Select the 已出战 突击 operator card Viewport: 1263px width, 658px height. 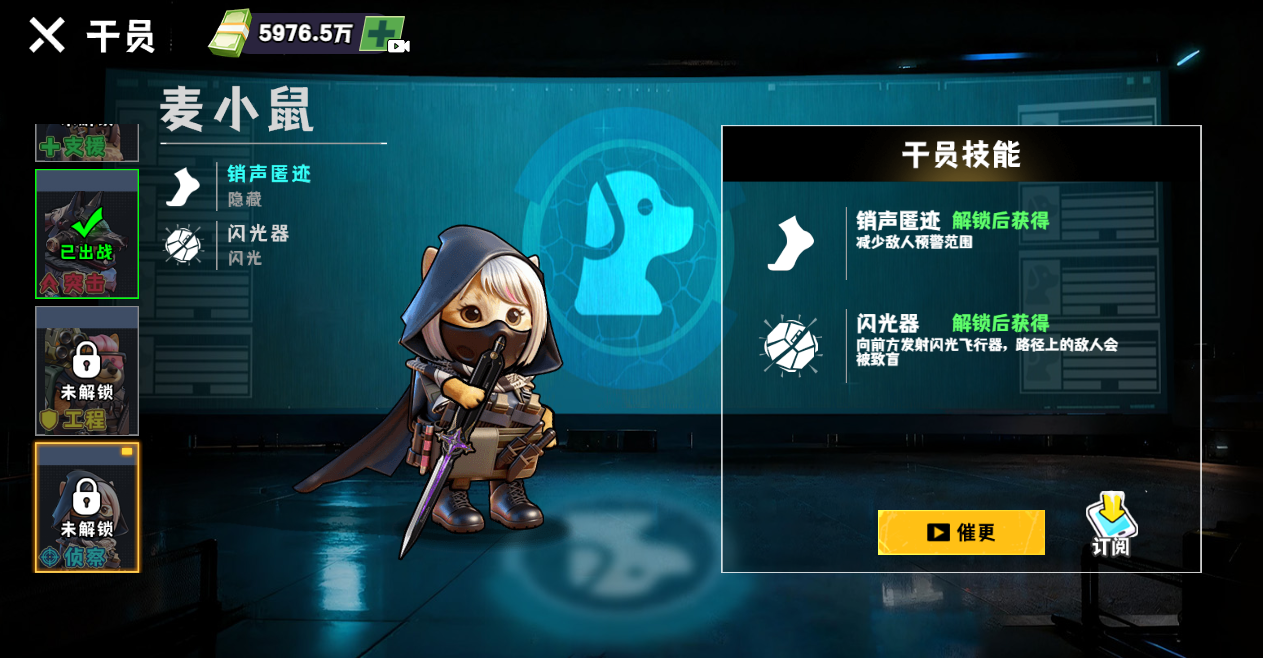(x=87, y=234)
